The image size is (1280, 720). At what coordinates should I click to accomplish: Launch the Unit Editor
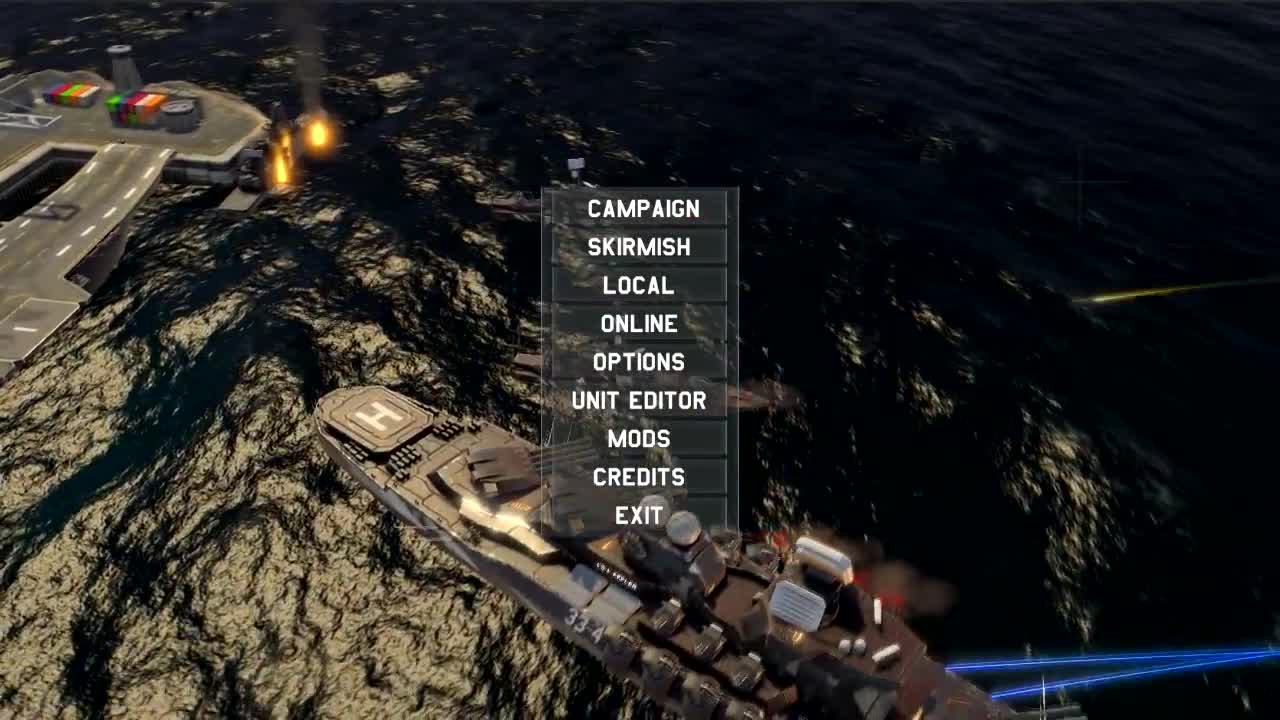(x=639, y=400)
